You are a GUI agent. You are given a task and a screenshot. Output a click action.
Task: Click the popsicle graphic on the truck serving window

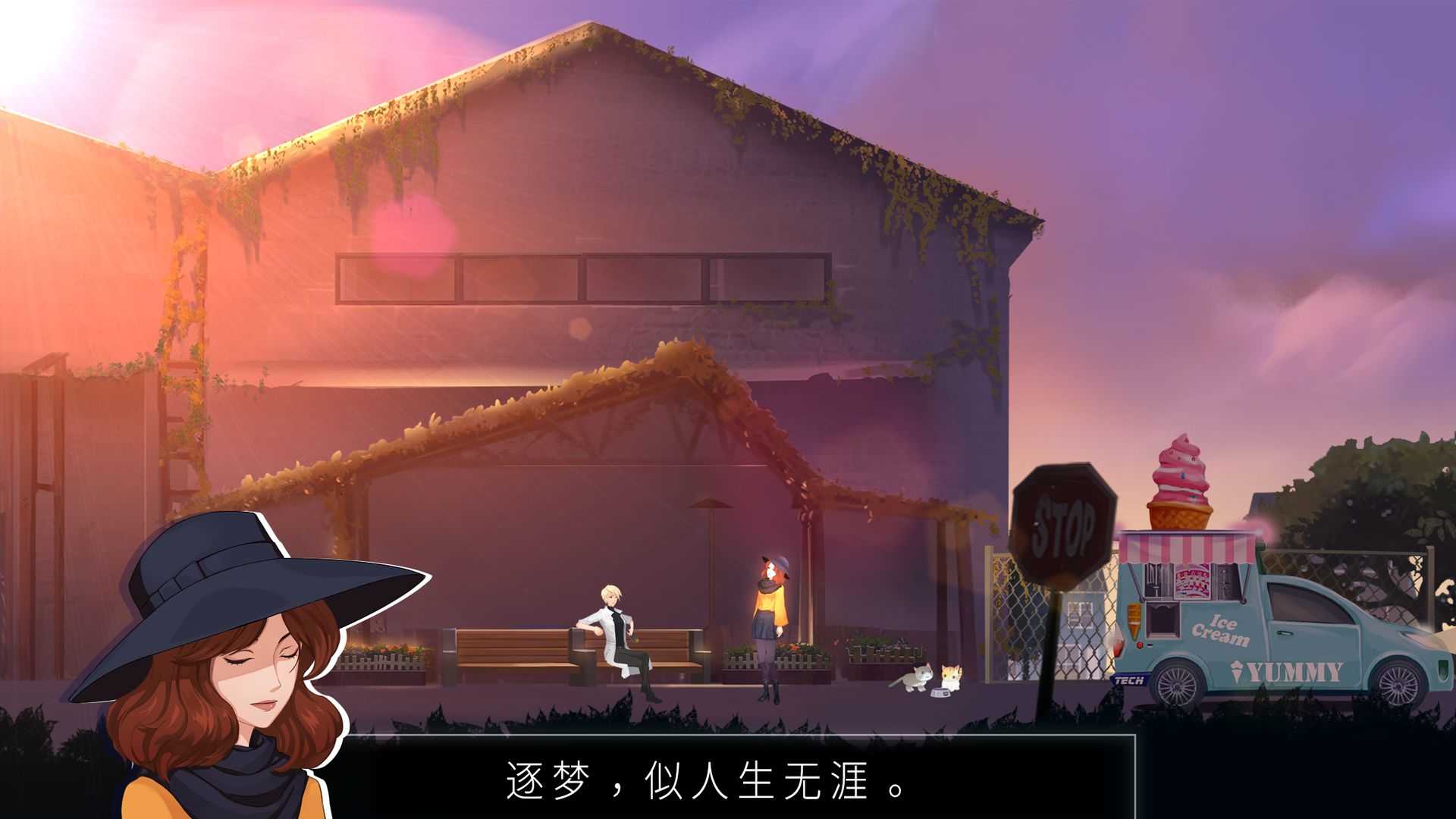[x=1193, y=581]
